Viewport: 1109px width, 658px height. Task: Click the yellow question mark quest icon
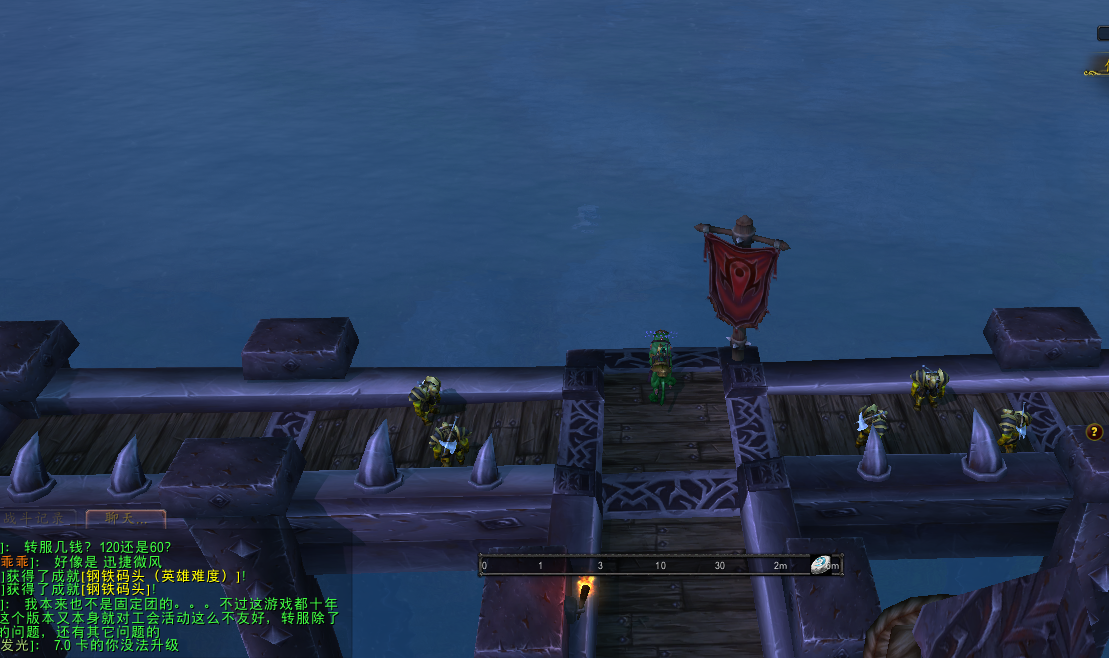[1095, 432]
